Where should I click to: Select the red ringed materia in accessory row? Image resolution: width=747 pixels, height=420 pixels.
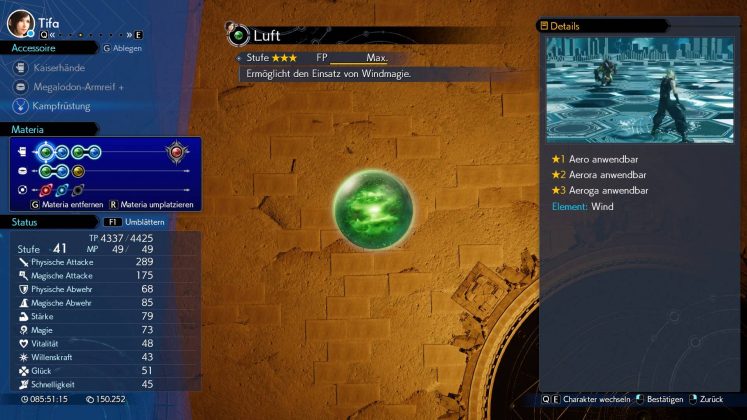point(46,189)
